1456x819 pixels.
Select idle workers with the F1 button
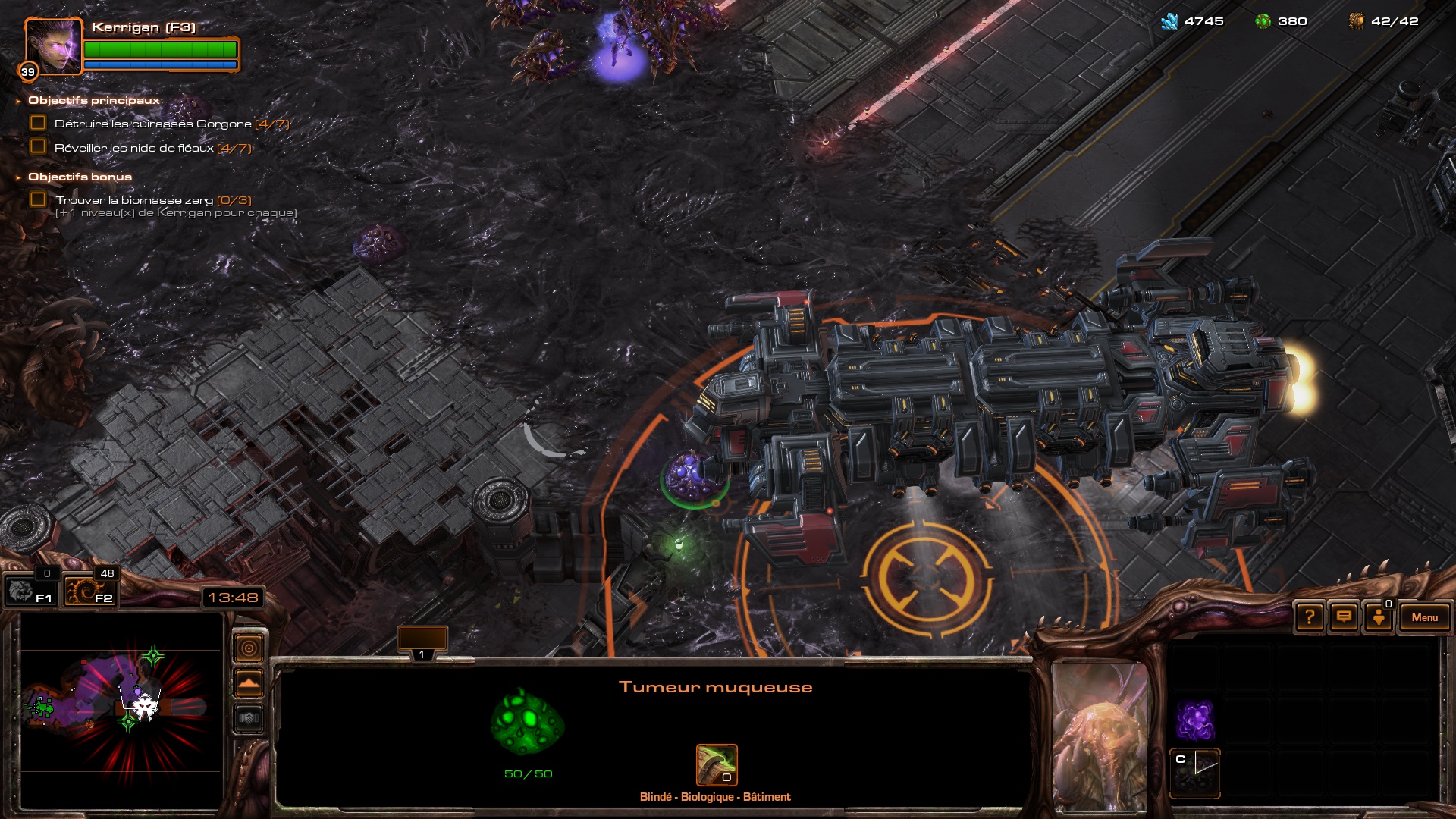[x=30, y=591]
